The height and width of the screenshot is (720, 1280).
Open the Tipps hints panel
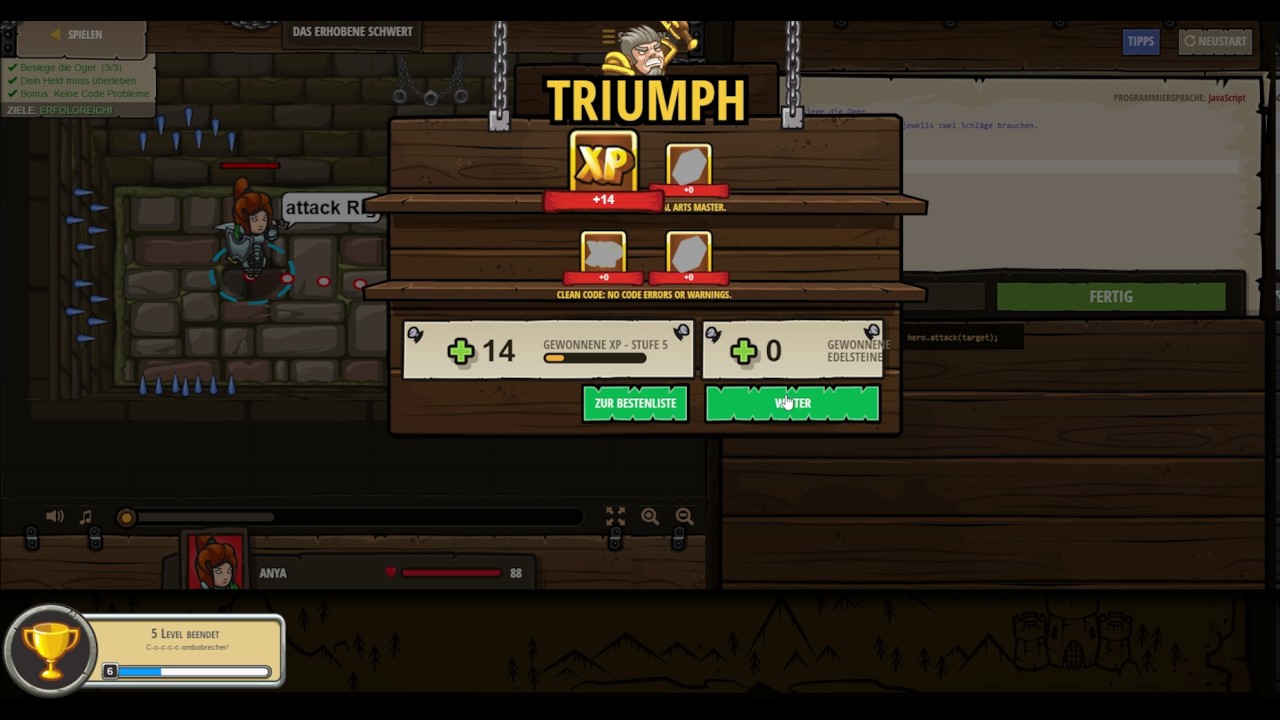[1140, 41]
